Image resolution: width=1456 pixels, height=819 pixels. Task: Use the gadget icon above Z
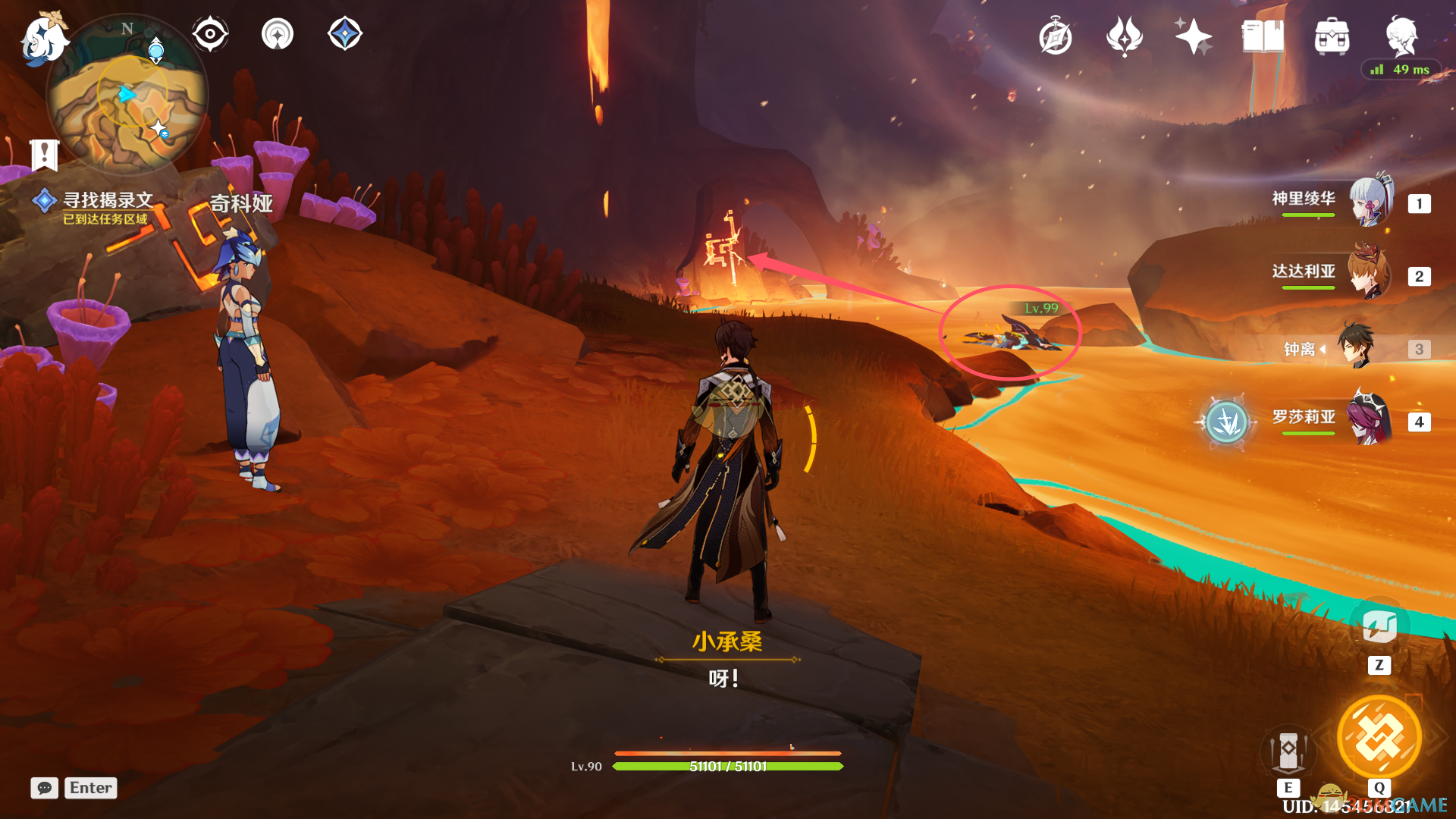(1379, 626)
